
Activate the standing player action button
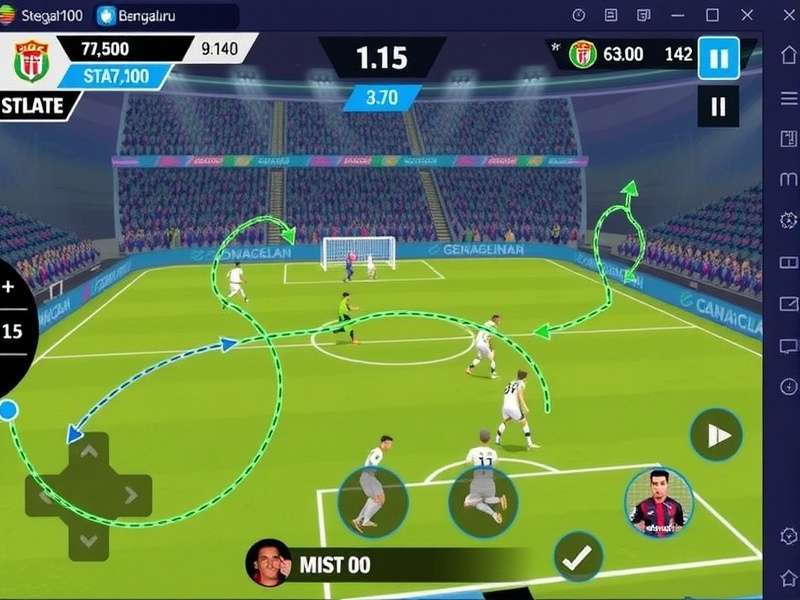click(x=372, y=497)
